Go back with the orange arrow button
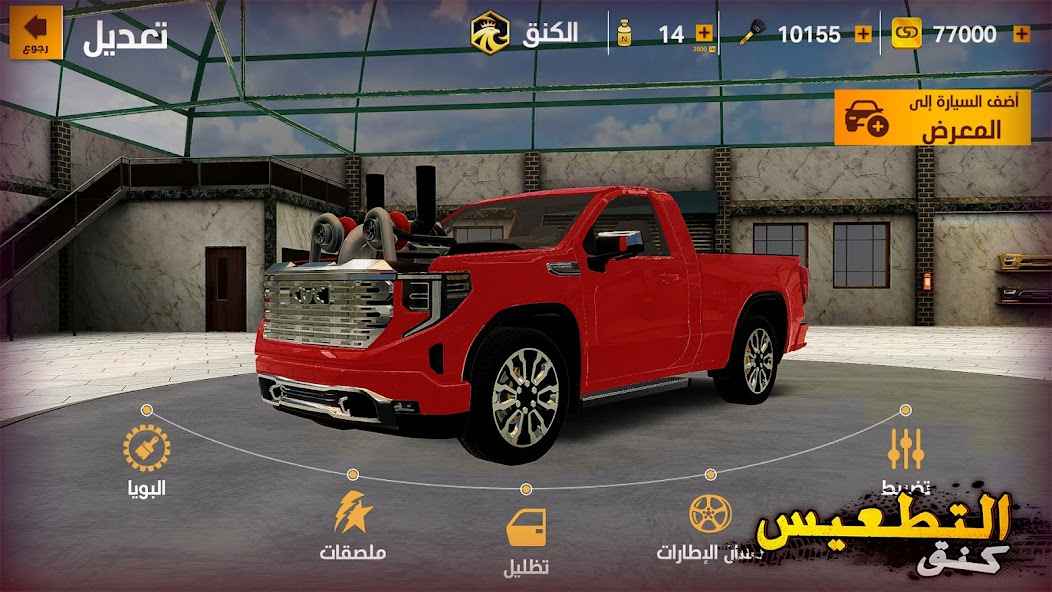This screenshot has height=592, width=1052. [36, 33]
